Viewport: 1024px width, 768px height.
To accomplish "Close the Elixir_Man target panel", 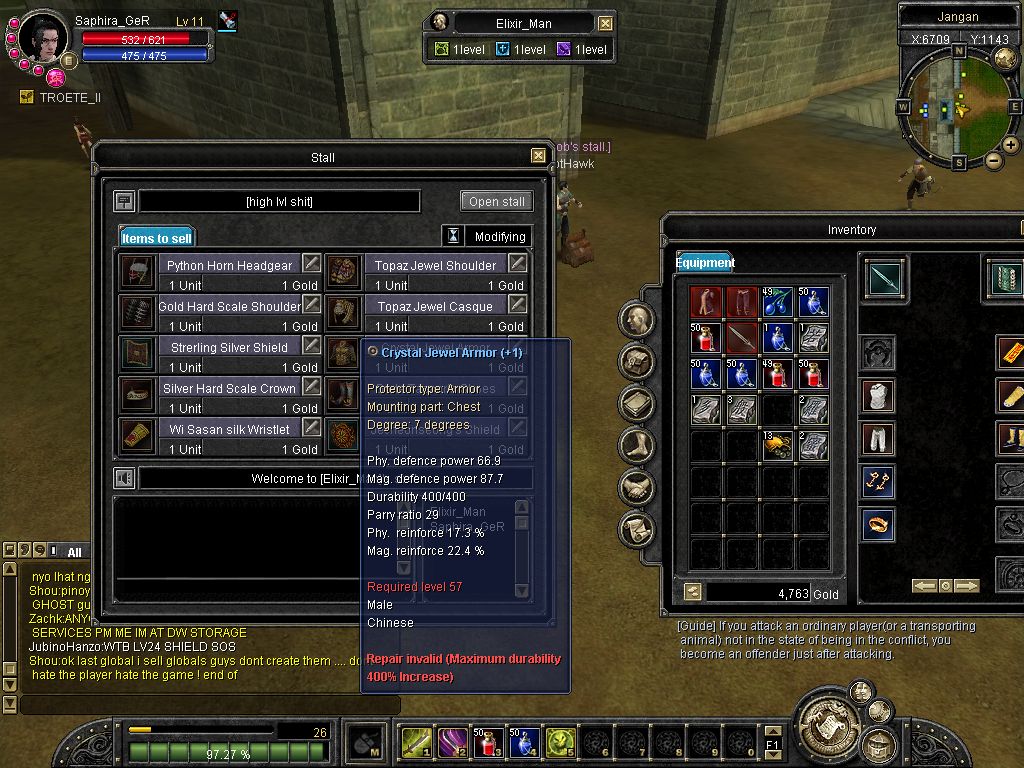I will pyautogui.click(x=606, y=23).
